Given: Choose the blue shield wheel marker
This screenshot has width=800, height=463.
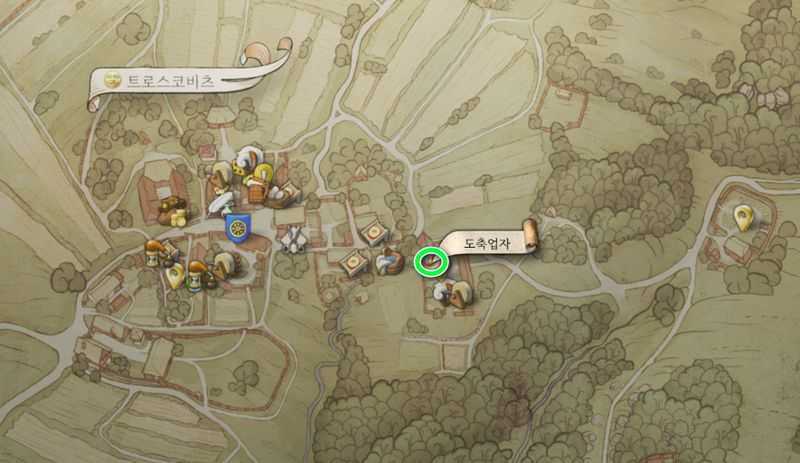Looking at the screenshot, I should coord(238,227).
